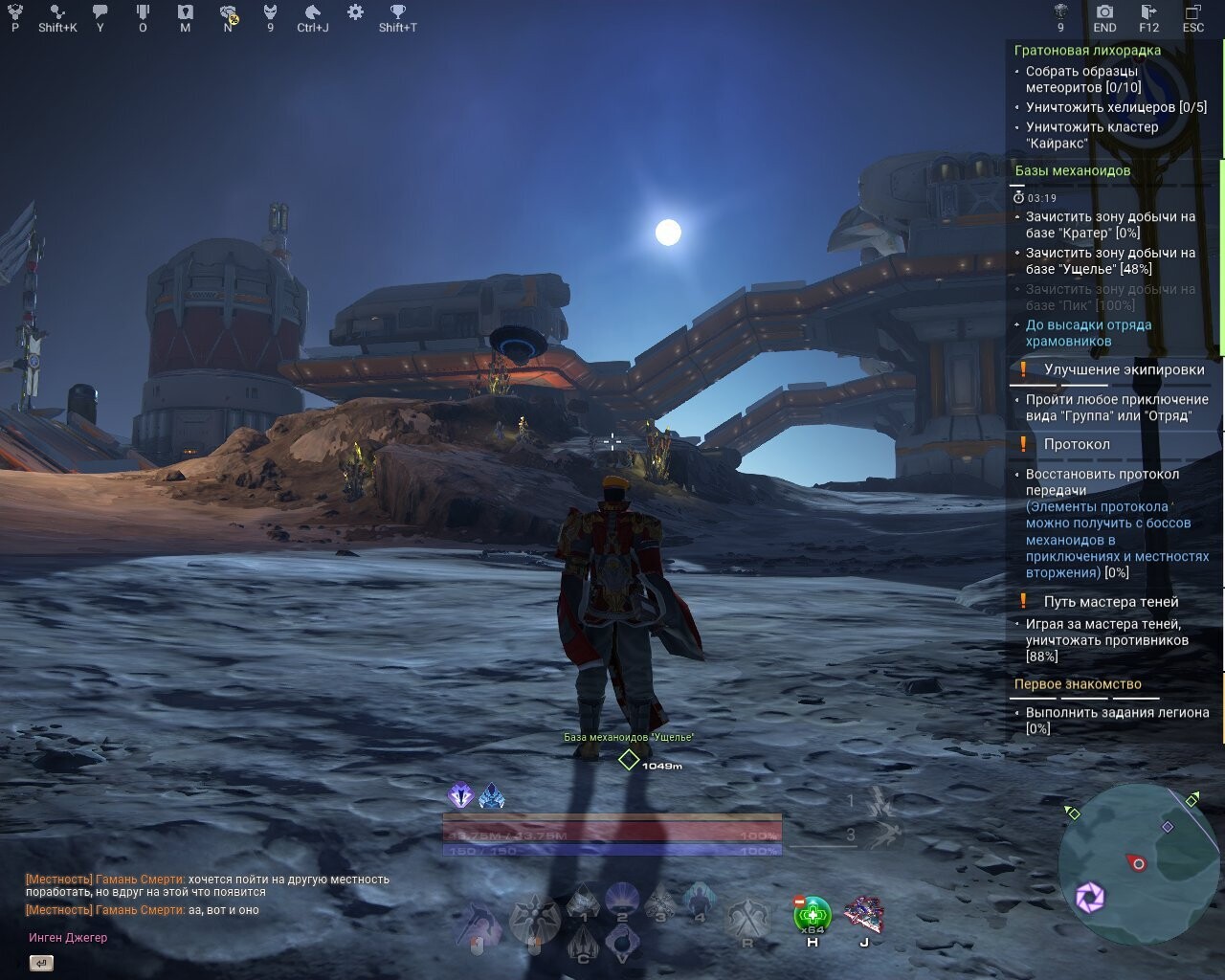1225x980 pixels.
Task: Select the 'Базы механоидов' quest header
Action: tap(1070, 168)
